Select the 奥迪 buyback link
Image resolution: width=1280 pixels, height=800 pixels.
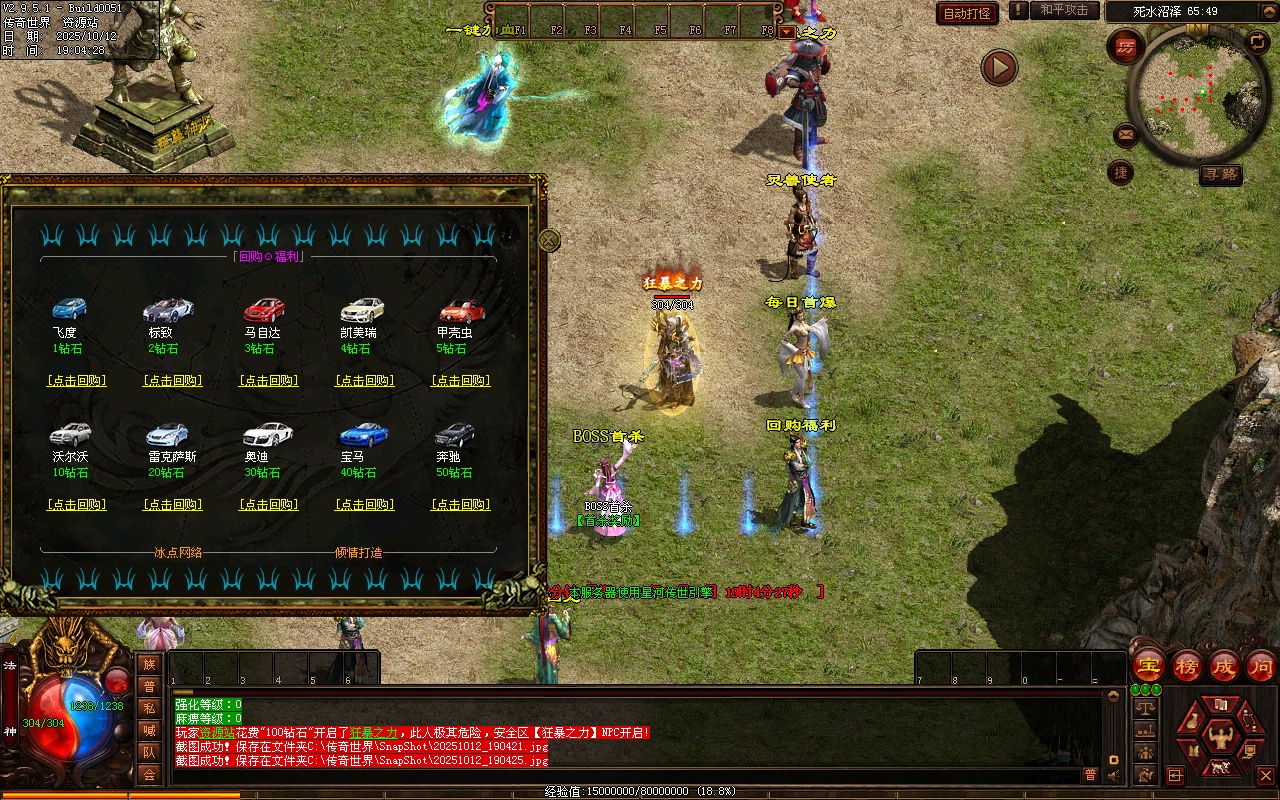click(x=269, y=505)
